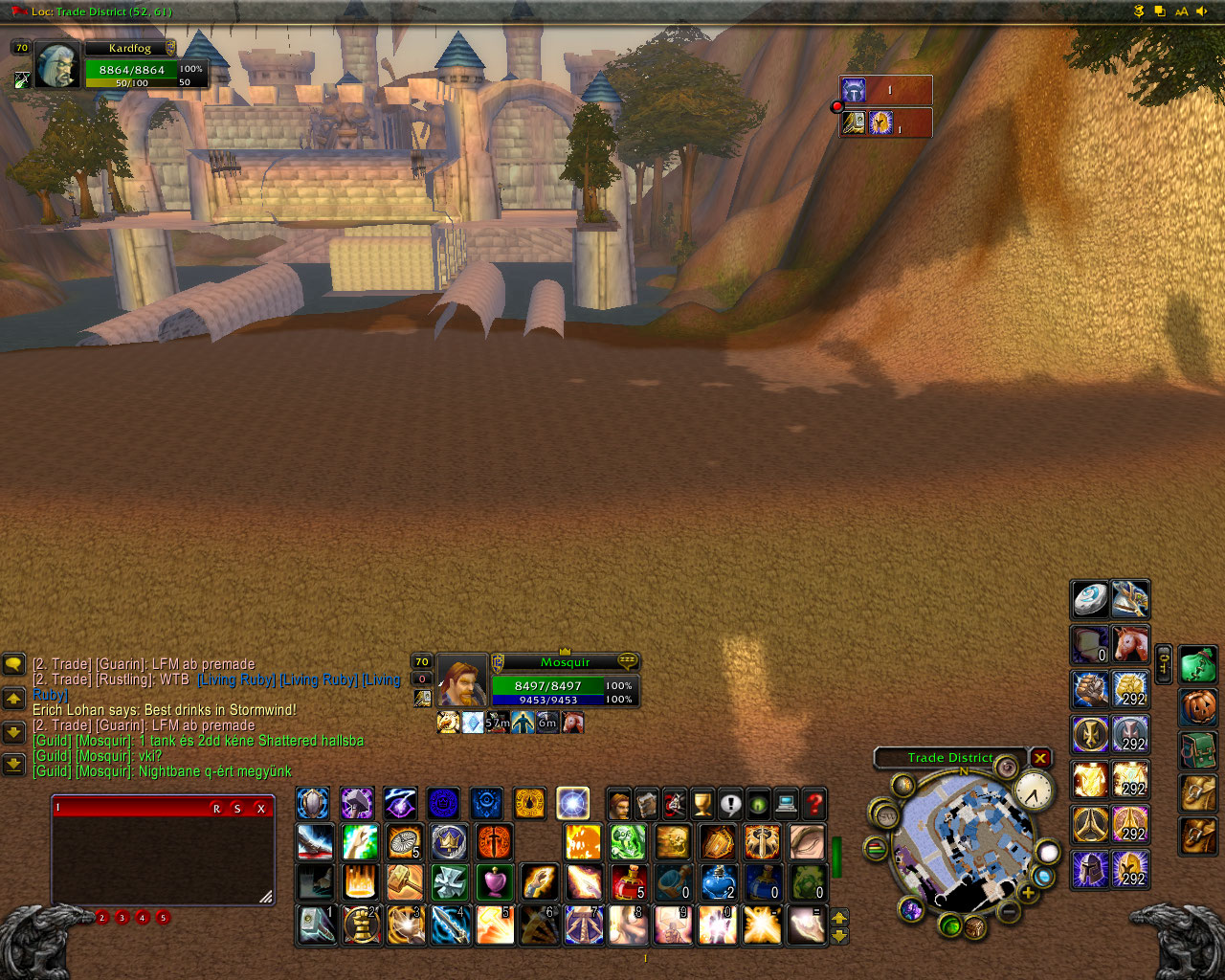This screenshot has height=980, width=1225.
Task: Use the red healing potion slot
Action: [x=629, y=881]
